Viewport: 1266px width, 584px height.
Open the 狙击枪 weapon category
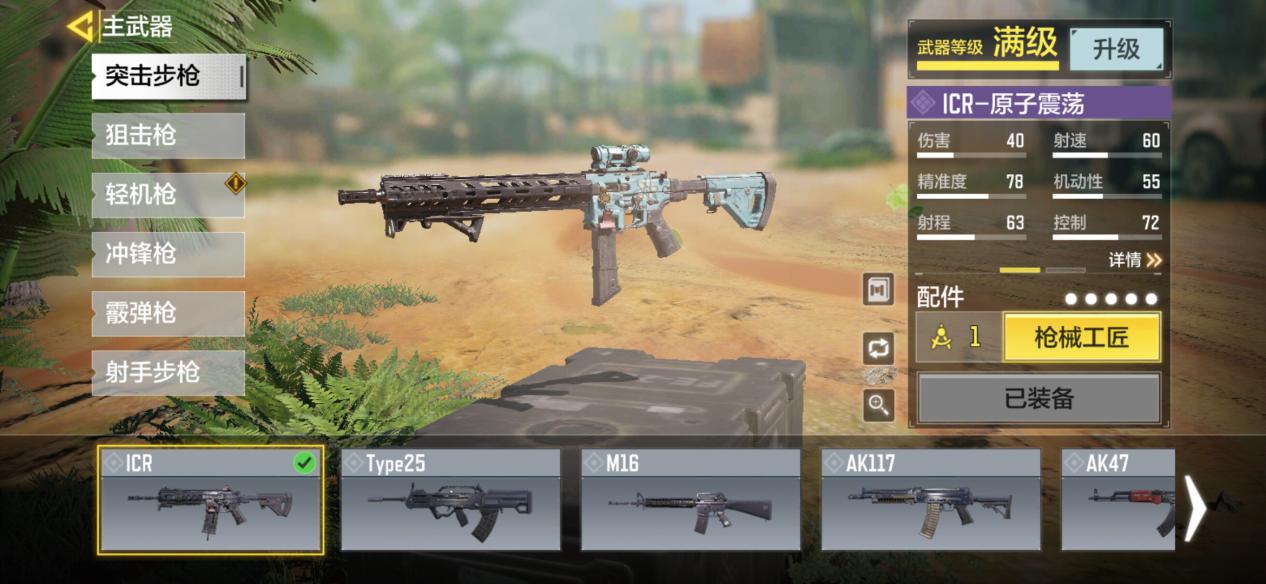168,135
